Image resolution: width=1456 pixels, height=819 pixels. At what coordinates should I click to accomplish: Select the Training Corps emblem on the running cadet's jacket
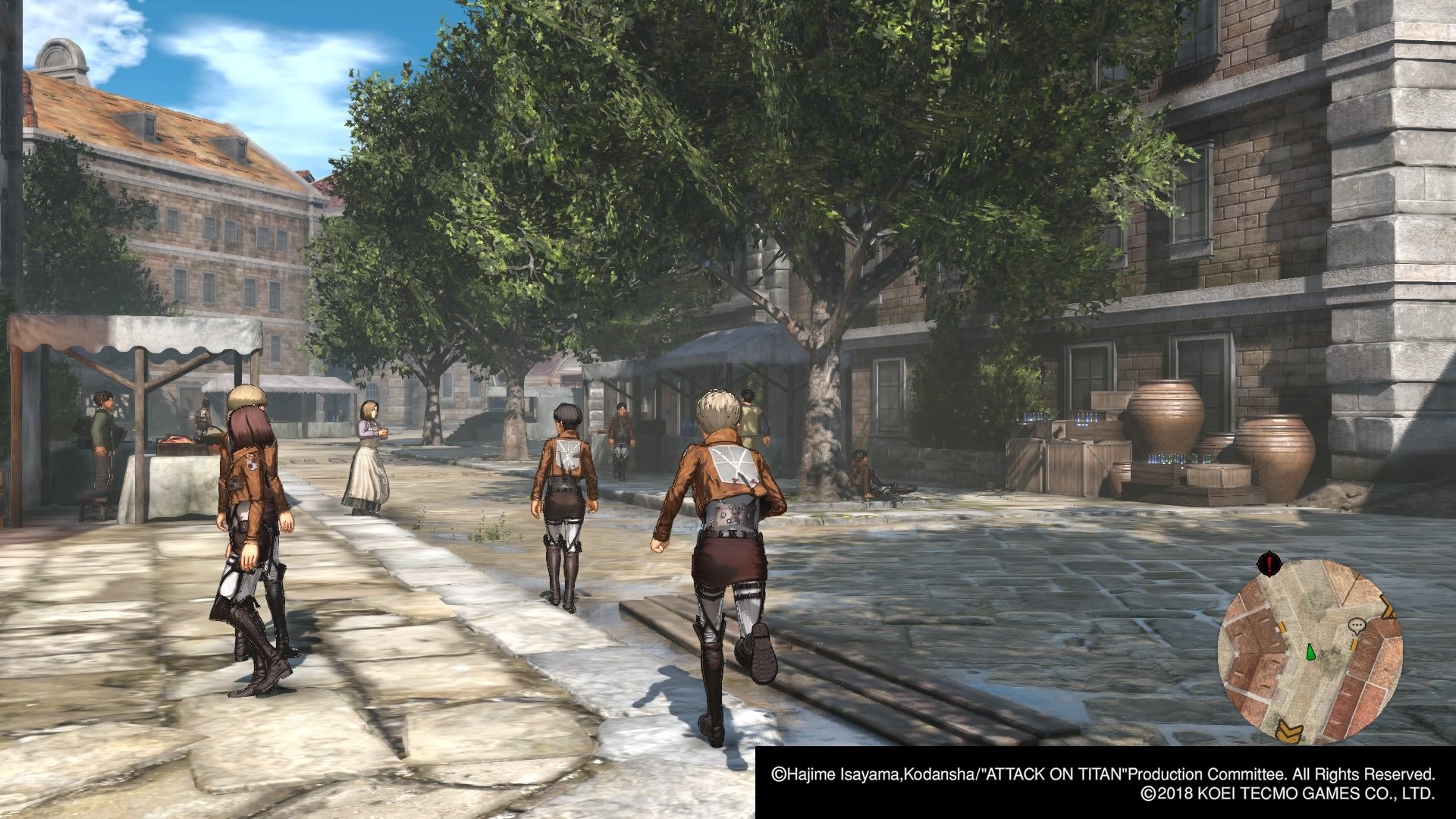(732, 464)
